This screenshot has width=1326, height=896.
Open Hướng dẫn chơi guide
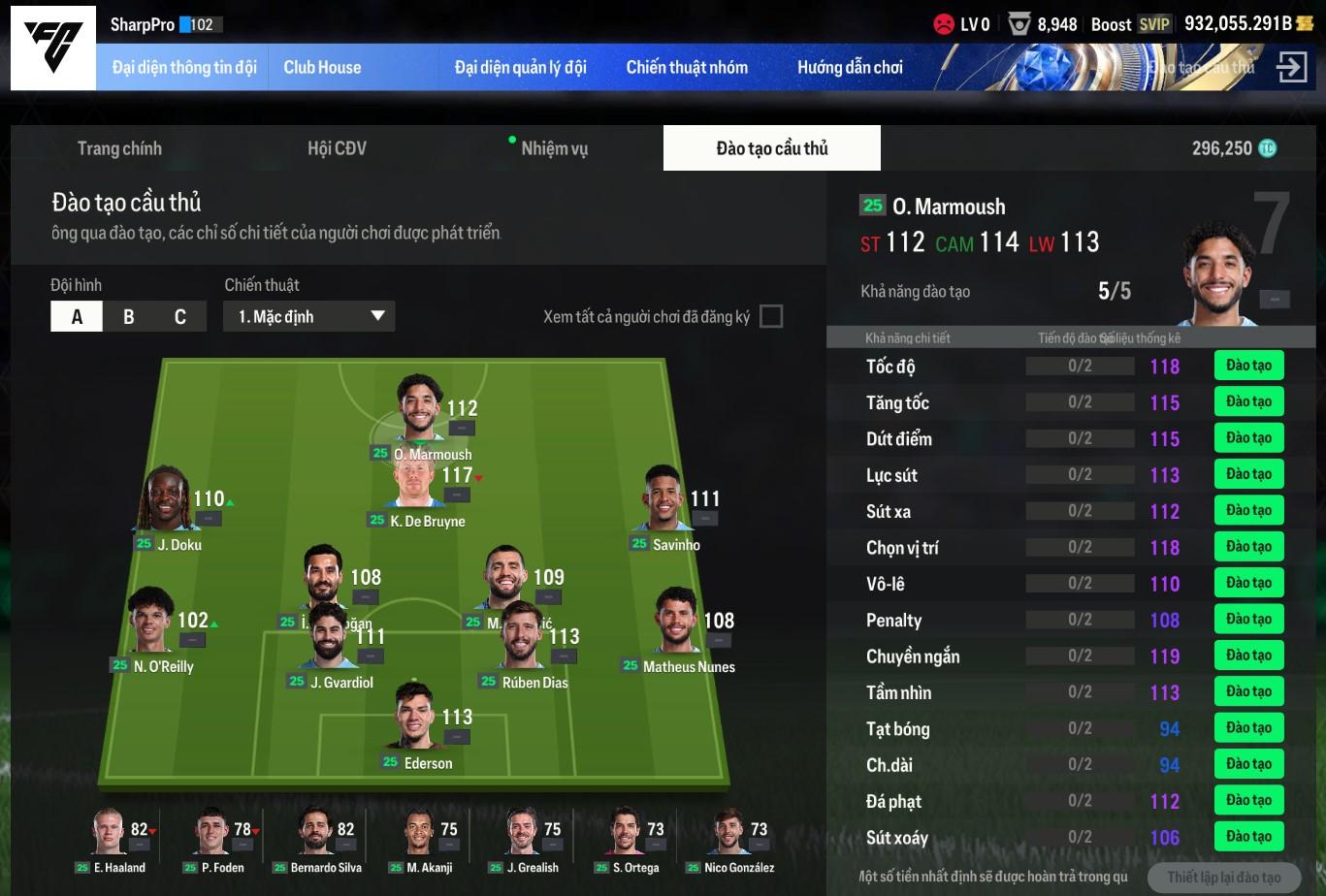pyautogui.click(x=850, y=67)
